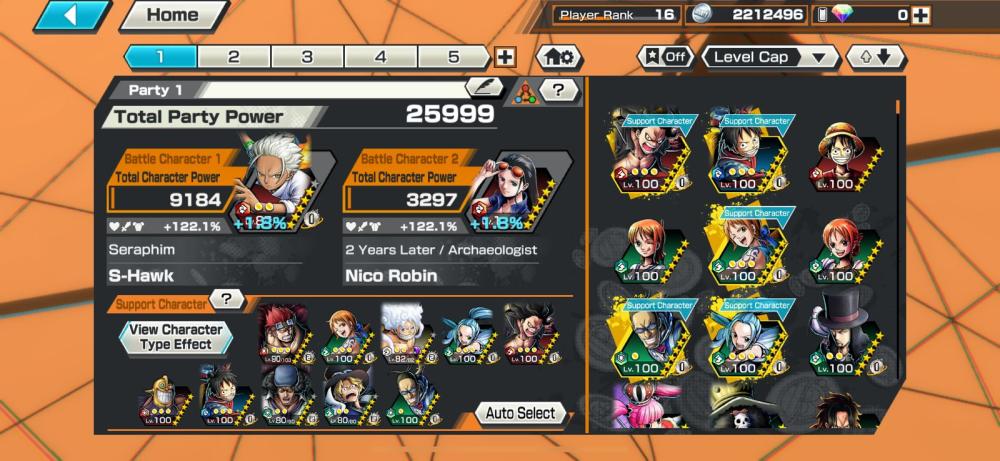Screen dimensions: 1000x461
Task: Auto Select support characters
Action: pyautogui.click(x=521, y=413)
